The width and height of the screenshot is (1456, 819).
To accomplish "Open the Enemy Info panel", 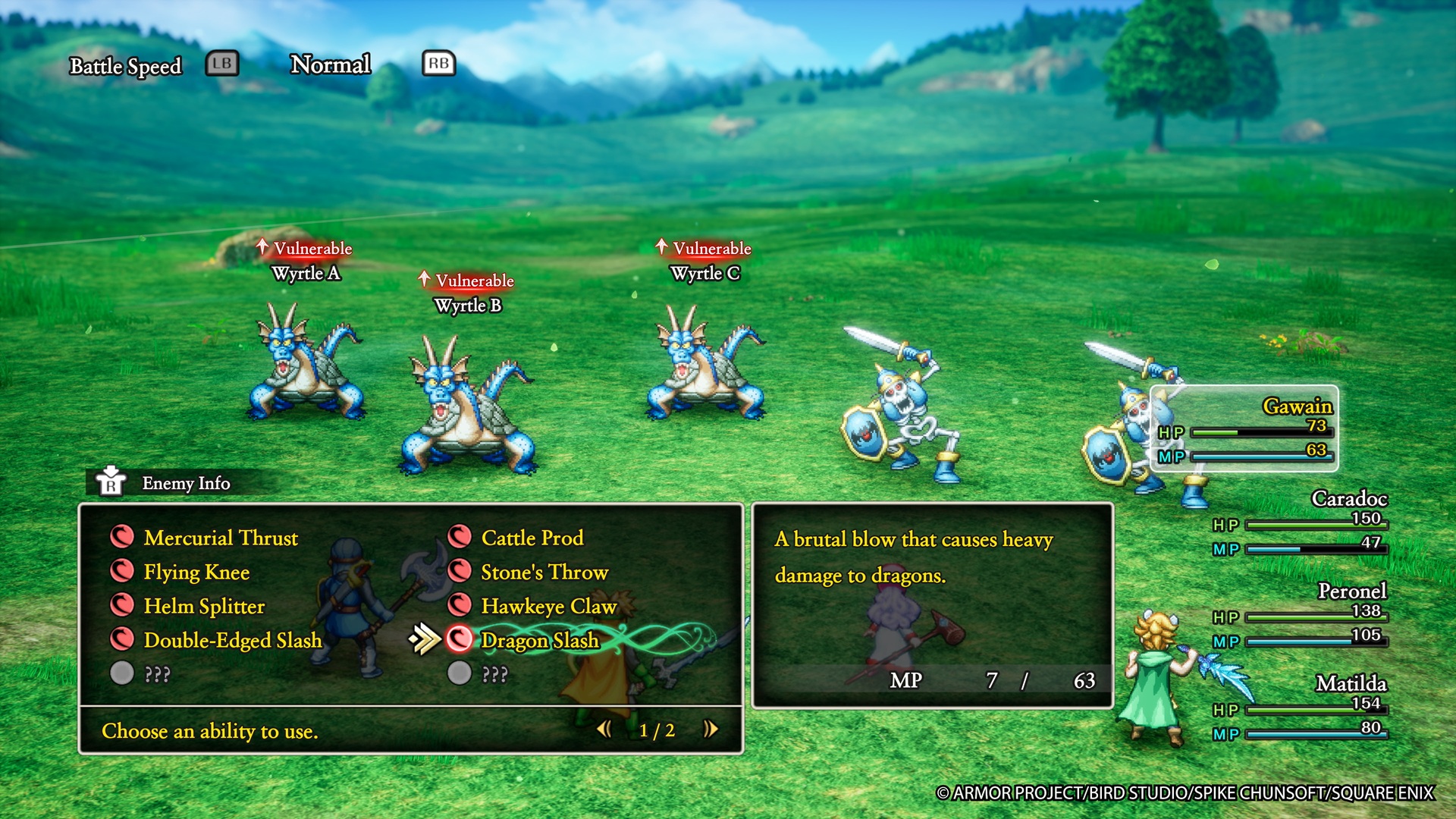I will [185, 483].
